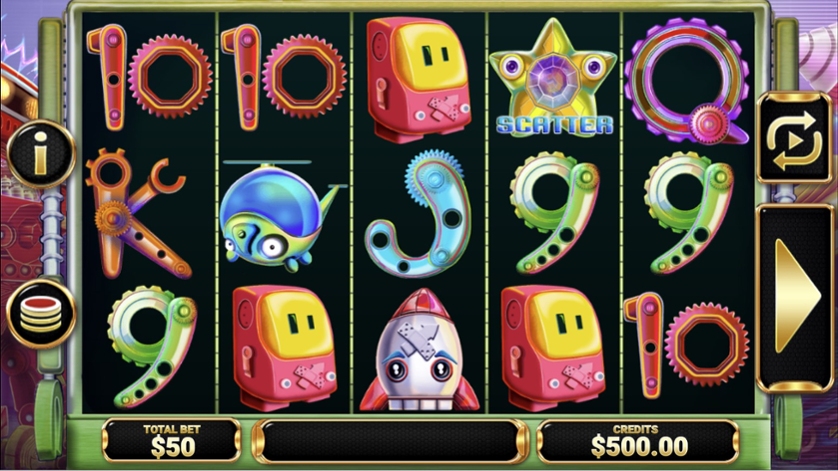Spin the reels with the arrow button
The height and width of the screenshot is (471, 838).
coord(796,296)
